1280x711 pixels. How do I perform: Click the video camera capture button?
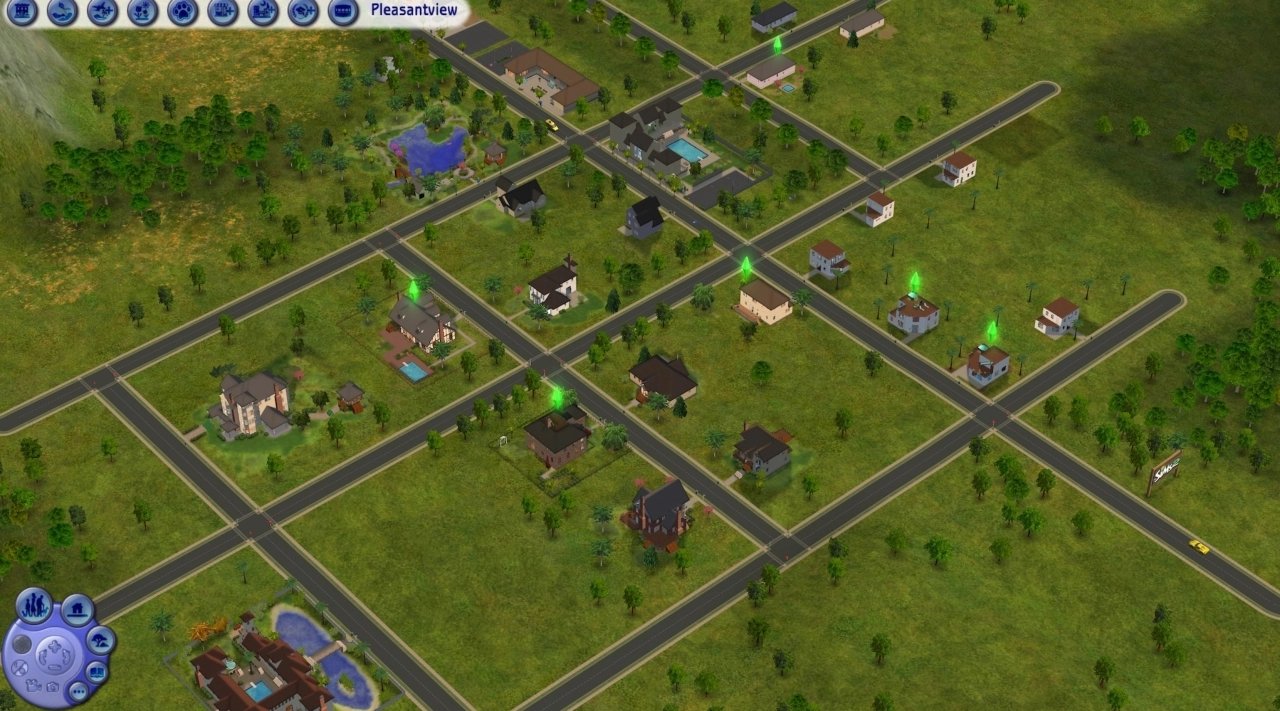pyautogui.click(x=33, y=686)
